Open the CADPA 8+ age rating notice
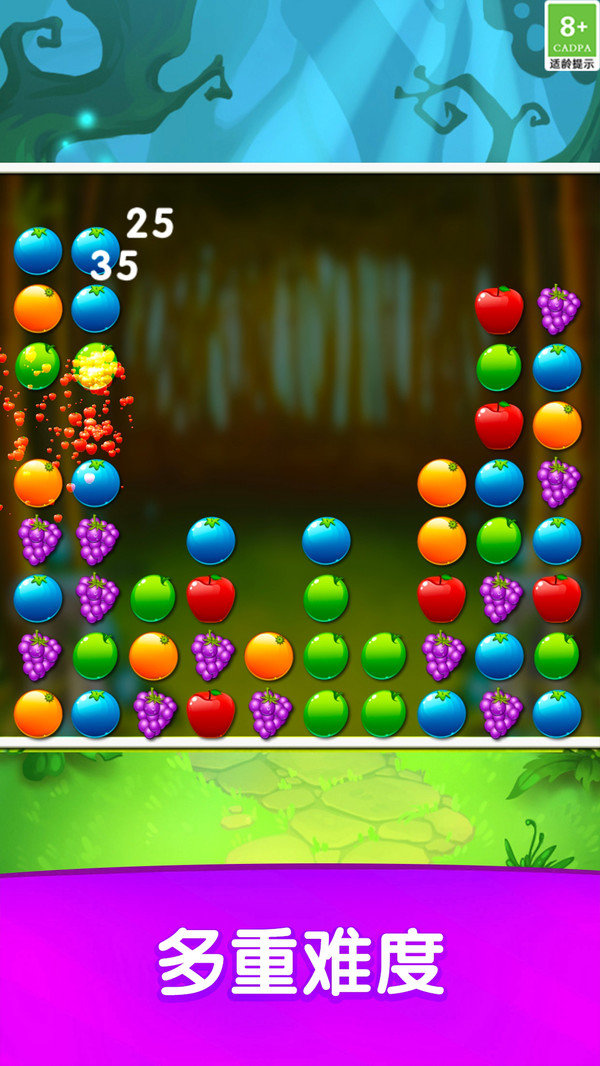The width and height of the screenshot is (600, 1066). [572, 36]
